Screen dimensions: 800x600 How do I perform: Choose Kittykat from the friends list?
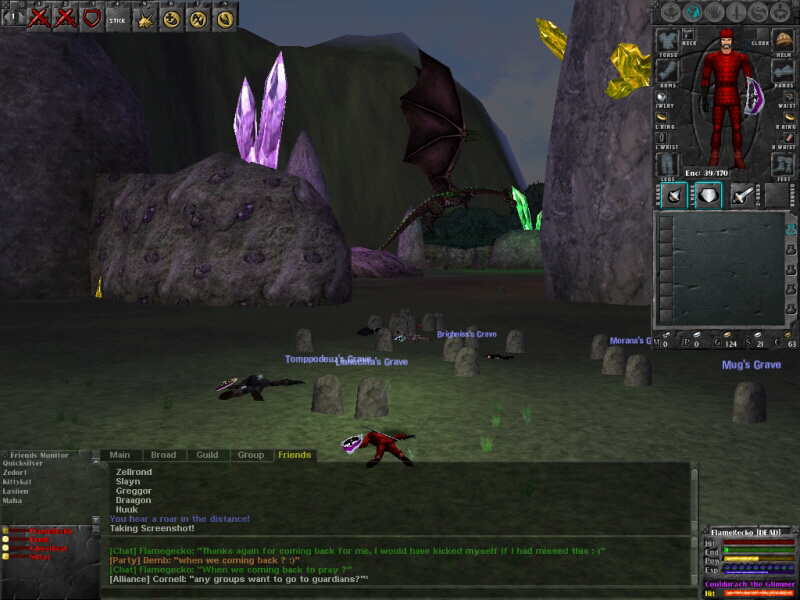[19, 482]
